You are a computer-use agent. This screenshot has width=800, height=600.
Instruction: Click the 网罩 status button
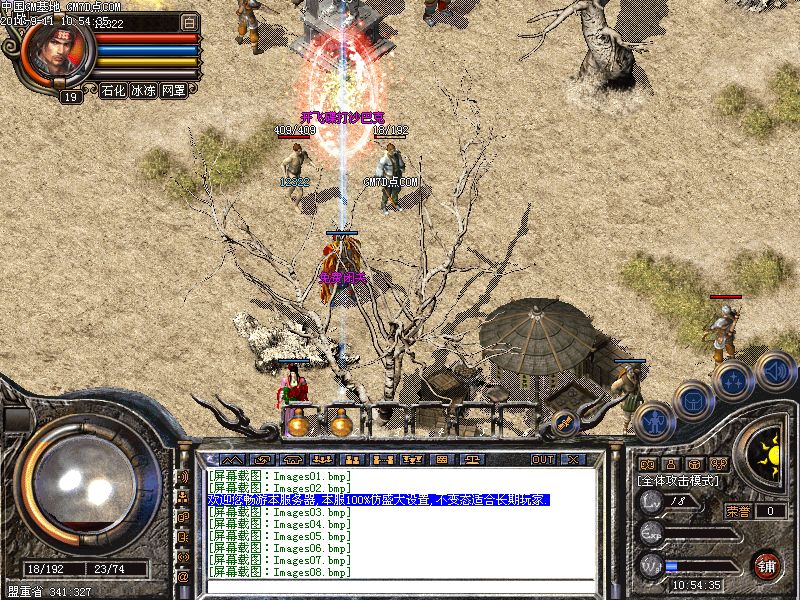pyautogui.click(x=173, y=90)
